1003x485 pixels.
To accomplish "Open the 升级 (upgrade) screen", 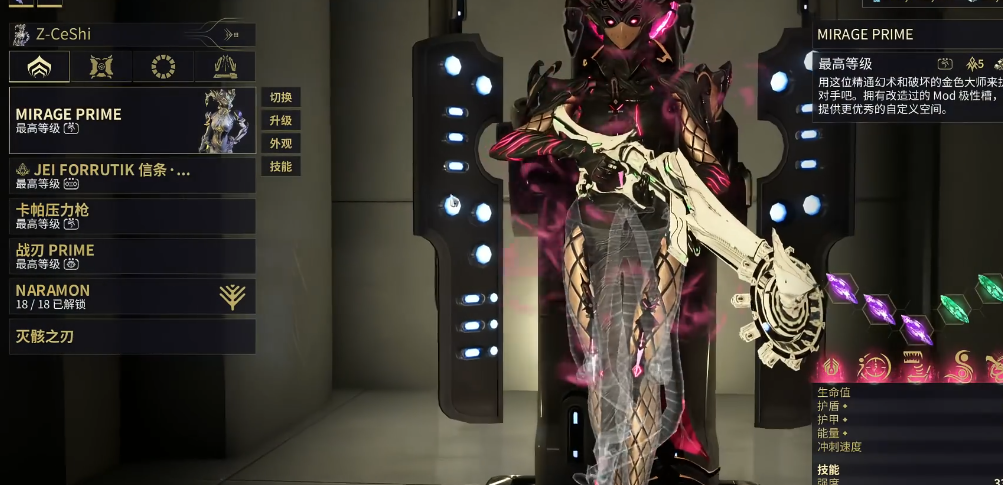I will (x=280, y=121).
